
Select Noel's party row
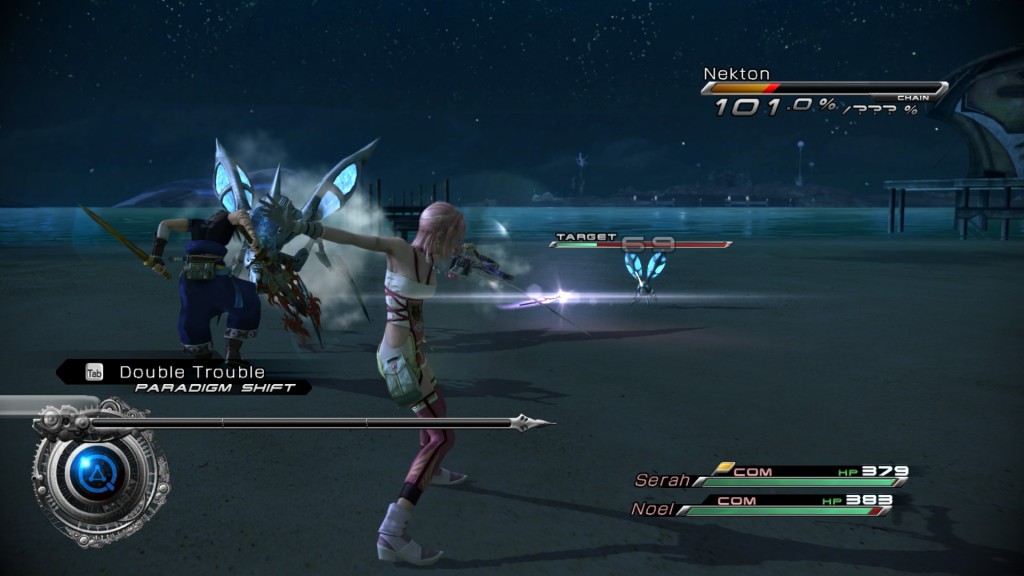[762, 506]
